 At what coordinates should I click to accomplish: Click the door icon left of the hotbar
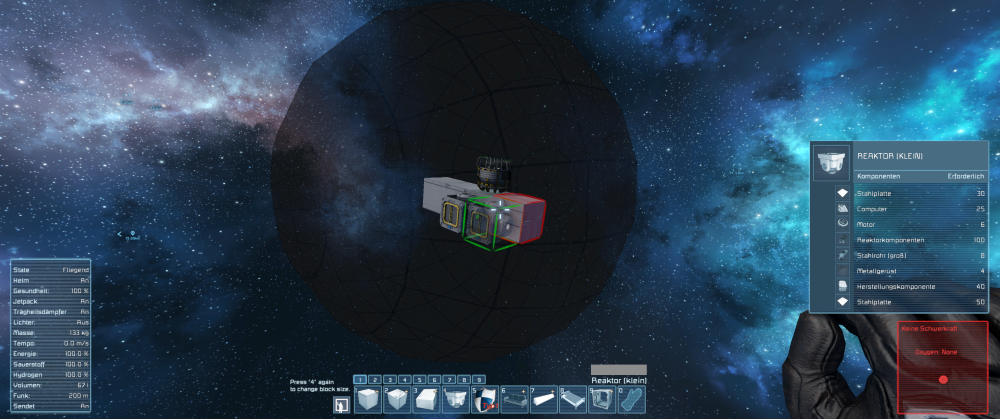(342, 404)
